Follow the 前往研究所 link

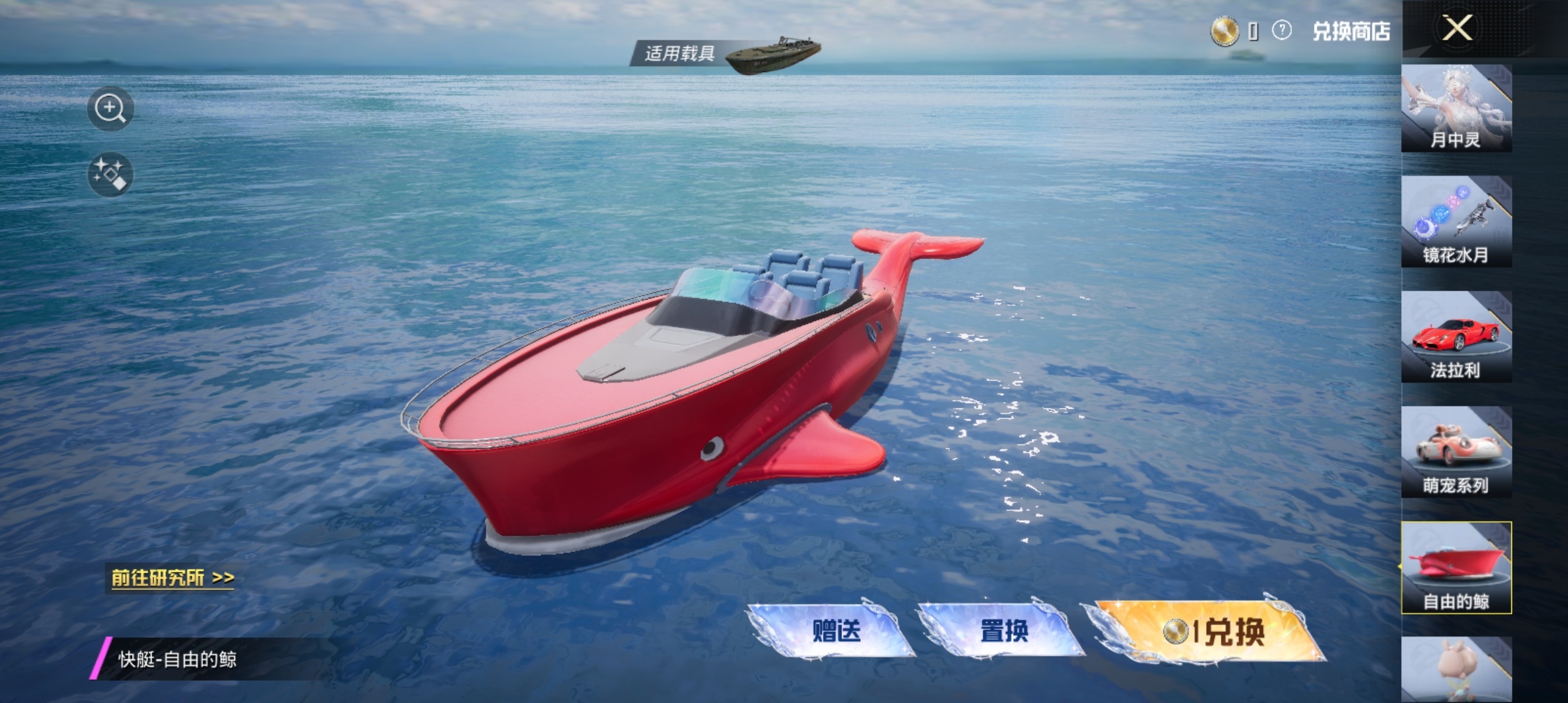pos(172,578)
